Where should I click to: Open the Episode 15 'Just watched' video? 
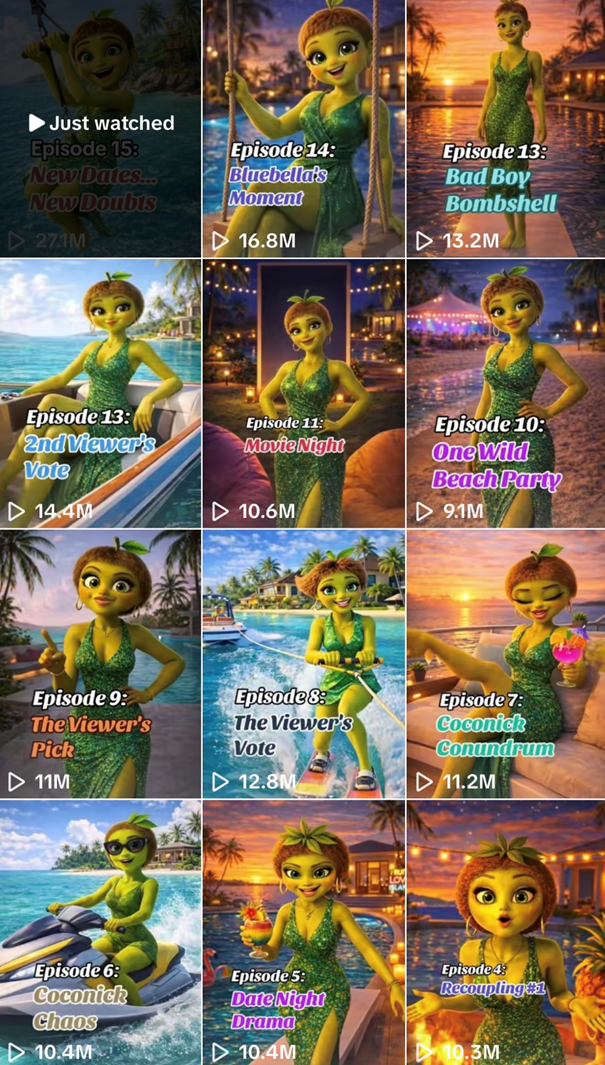tap(100, 128)
